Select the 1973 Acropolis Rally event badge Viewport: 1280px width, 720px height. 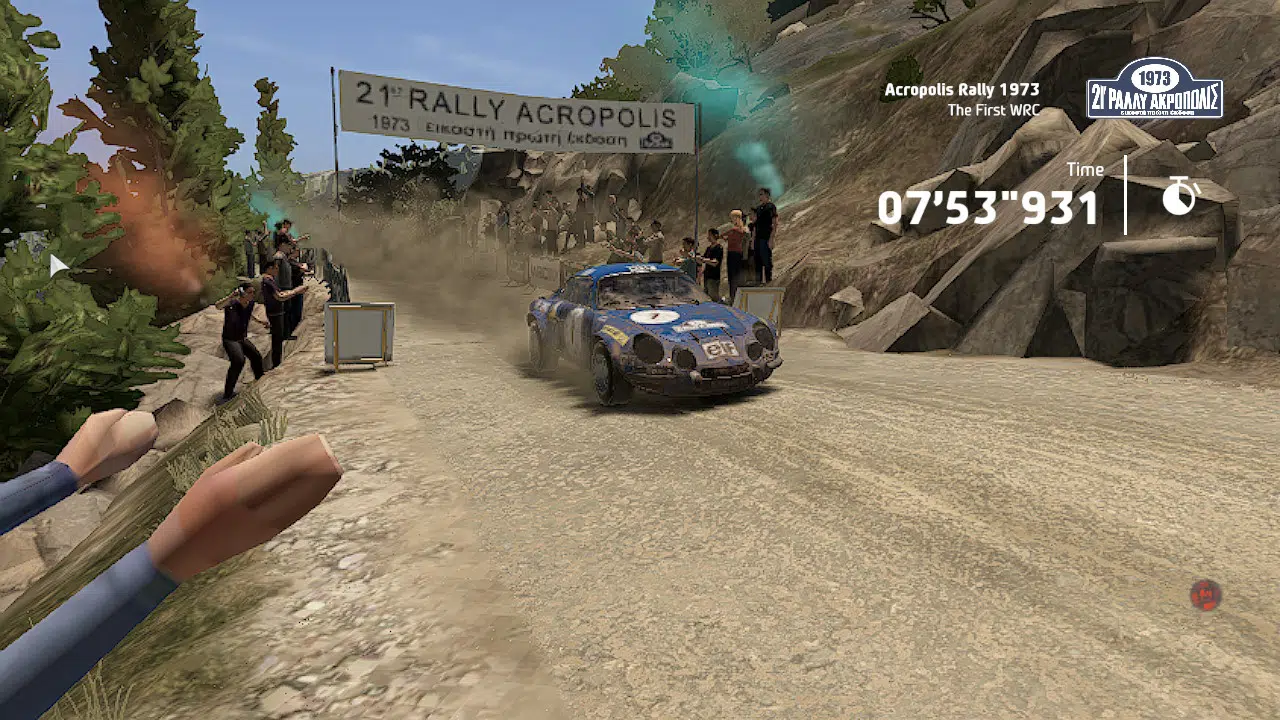(x=1155, y=89)
